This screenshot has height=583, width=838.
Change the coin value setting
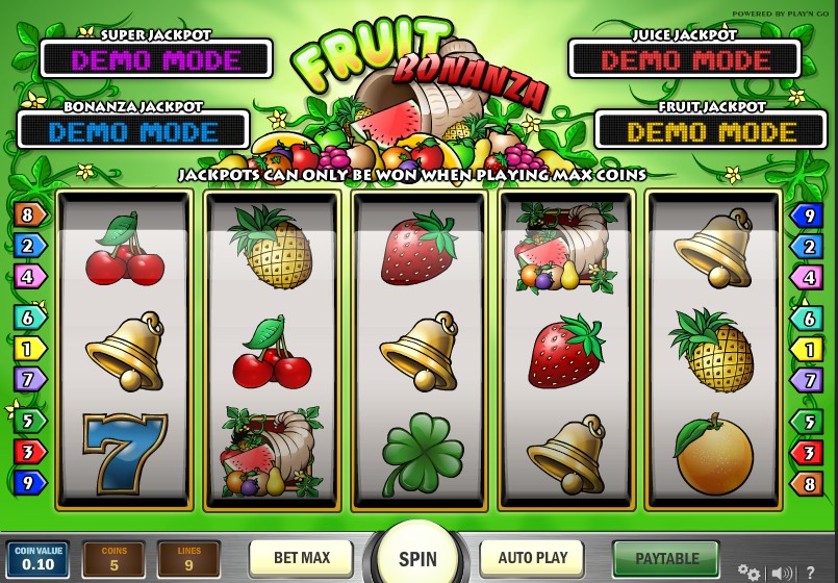click(38, 560)
